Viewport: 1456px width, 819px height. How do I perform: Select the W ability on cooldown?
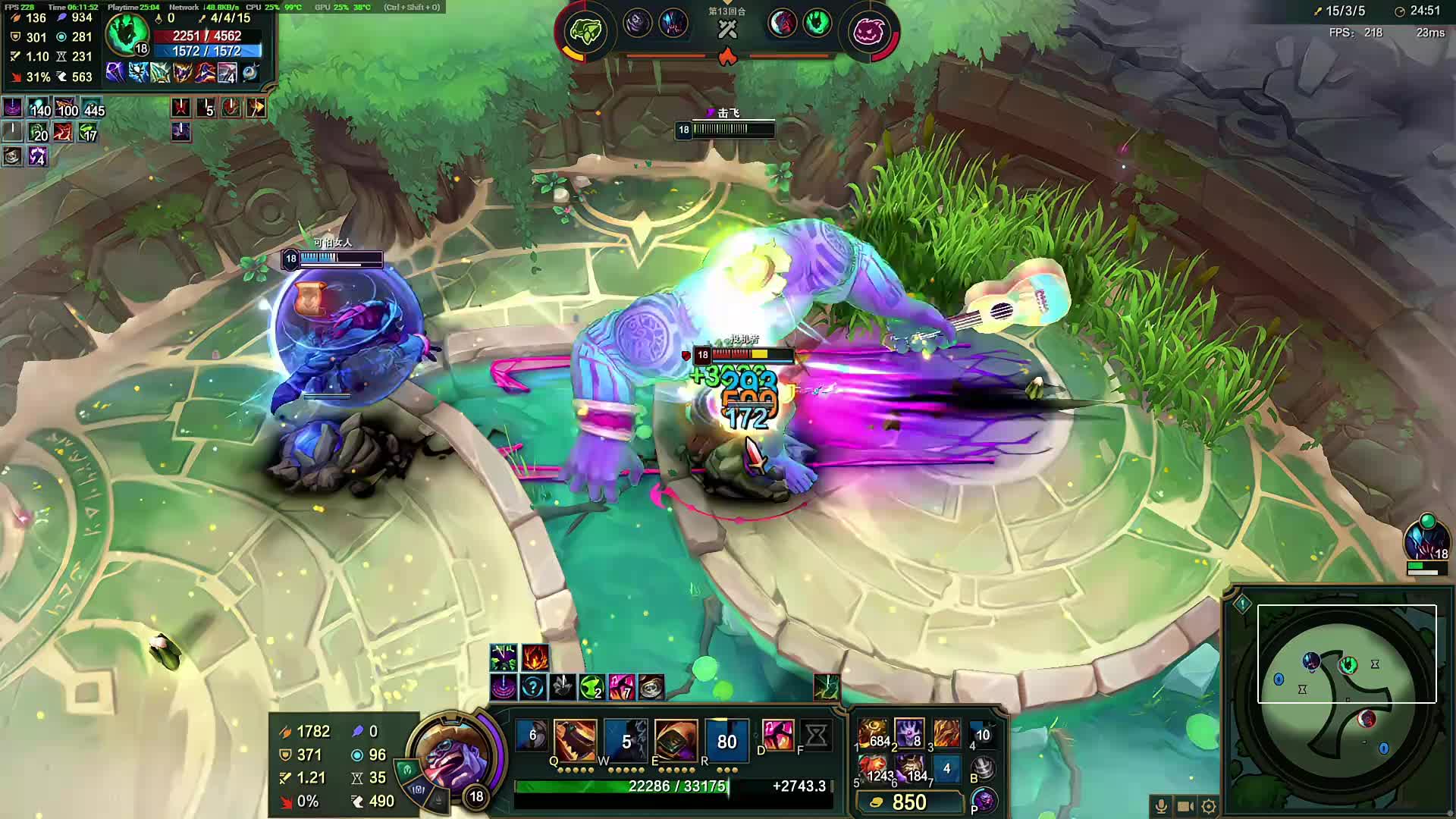(626, 739)
